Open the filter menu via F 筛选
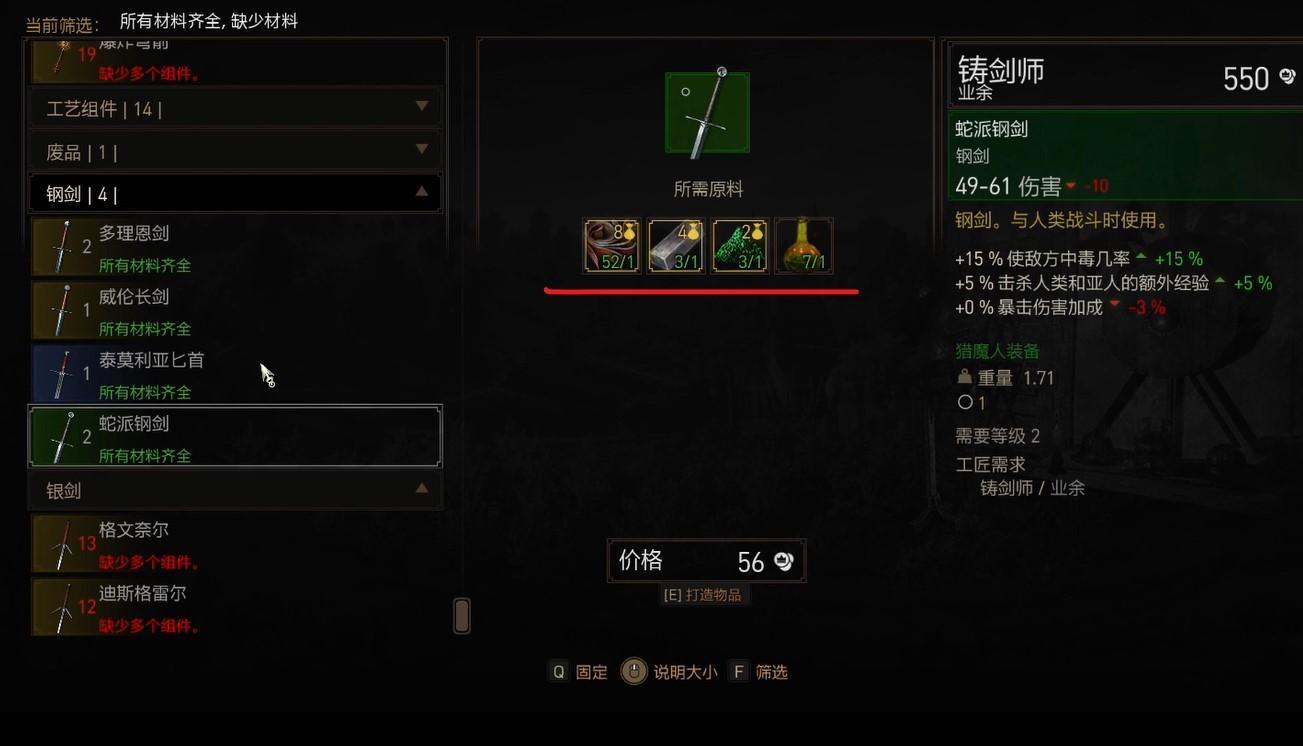The image size is (1303, 746). [x=764, y=672]
